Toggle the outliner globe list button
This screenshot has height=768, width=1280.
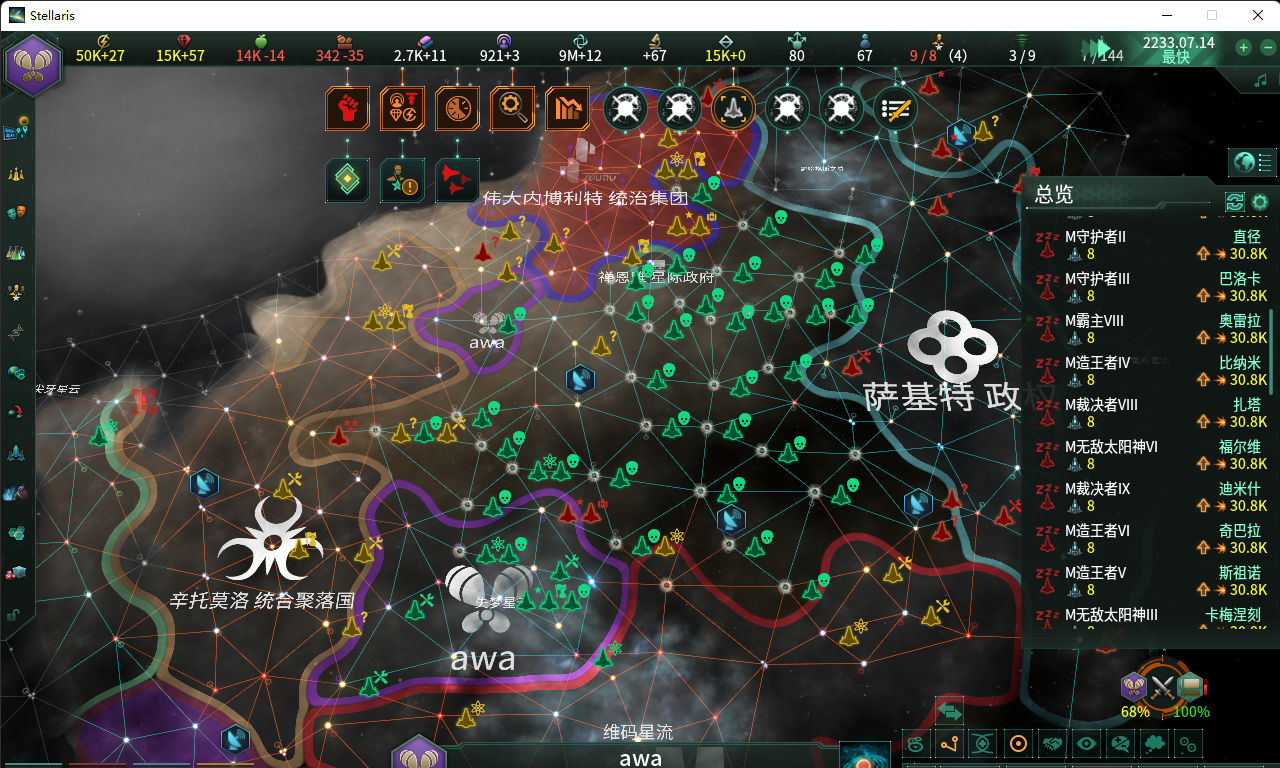tap(1254, 162)
